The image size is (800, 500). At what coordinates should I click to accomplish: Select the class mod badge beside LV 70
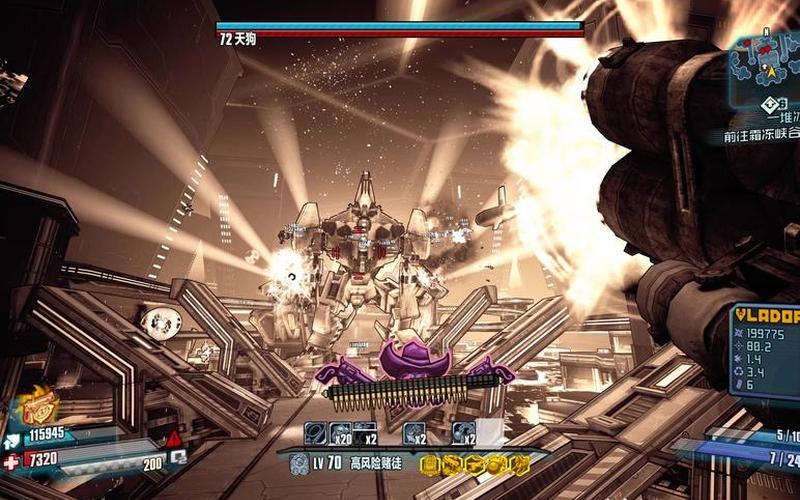[x=298, y=463]
